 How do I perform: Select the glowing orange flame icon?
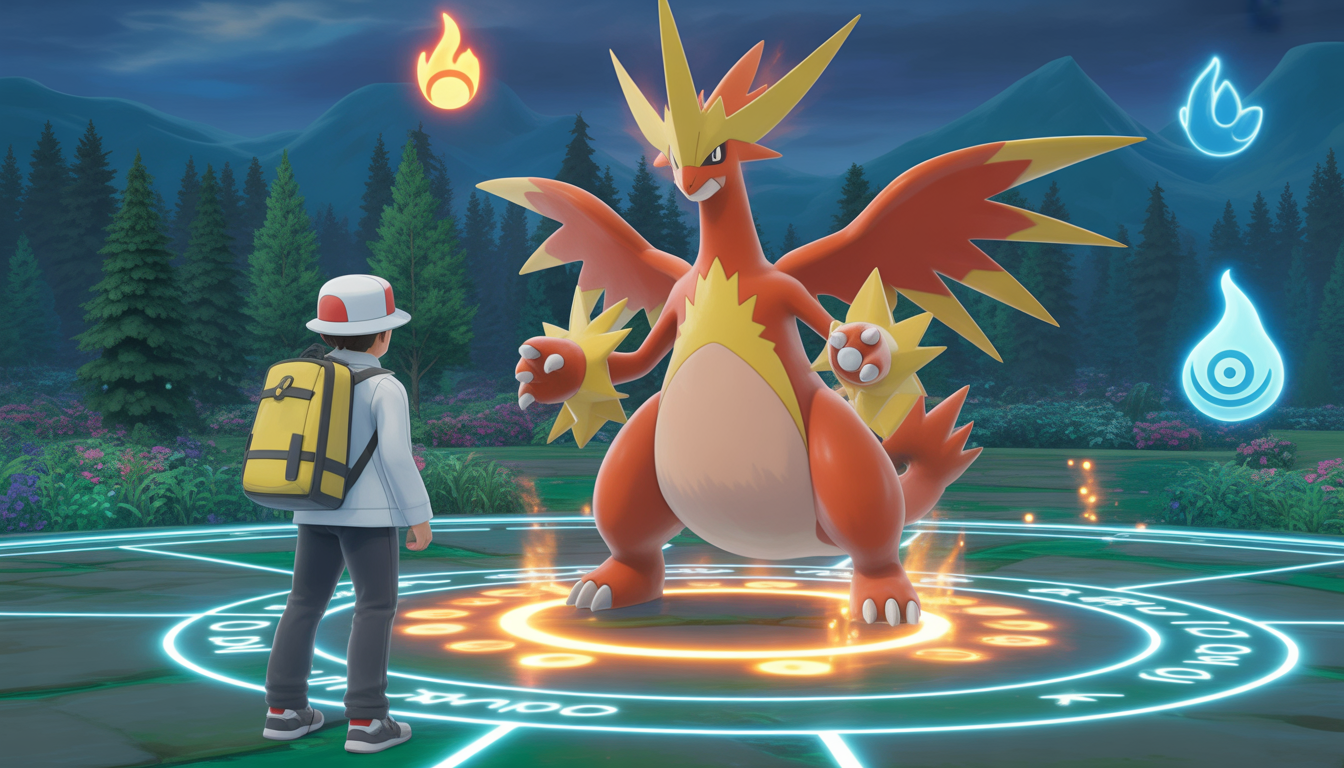click(x=448, y=64)
